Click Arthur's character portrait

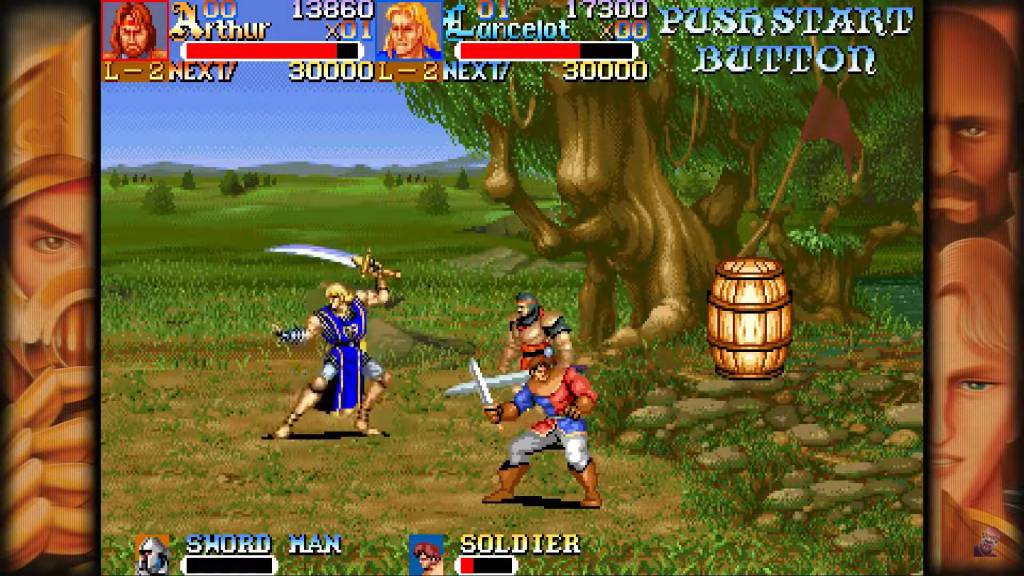(x=134, y=30)
